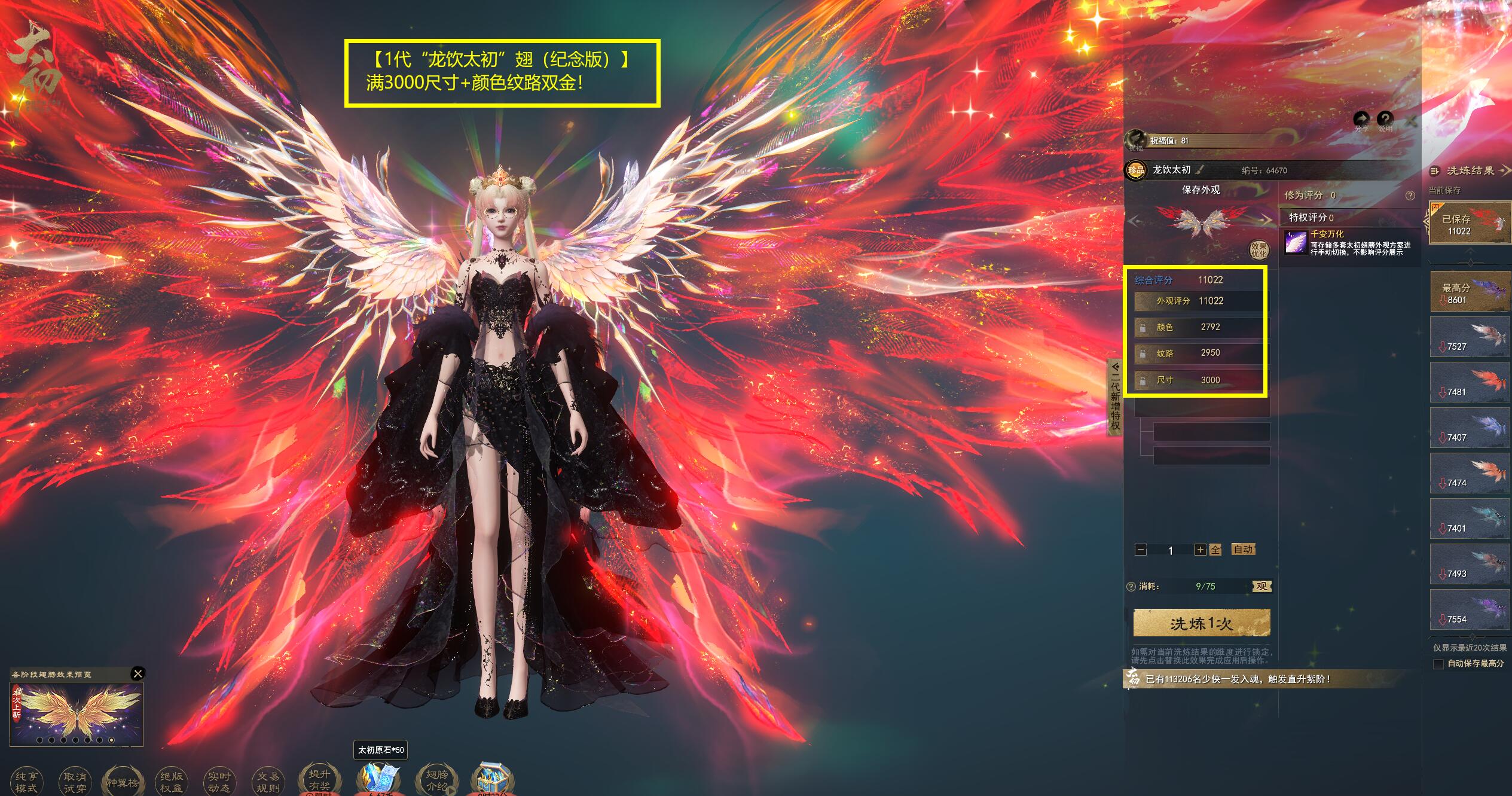Decrease refine count with the minus button
This screenshot has height=796, width=1512.
coord(1141,550)
